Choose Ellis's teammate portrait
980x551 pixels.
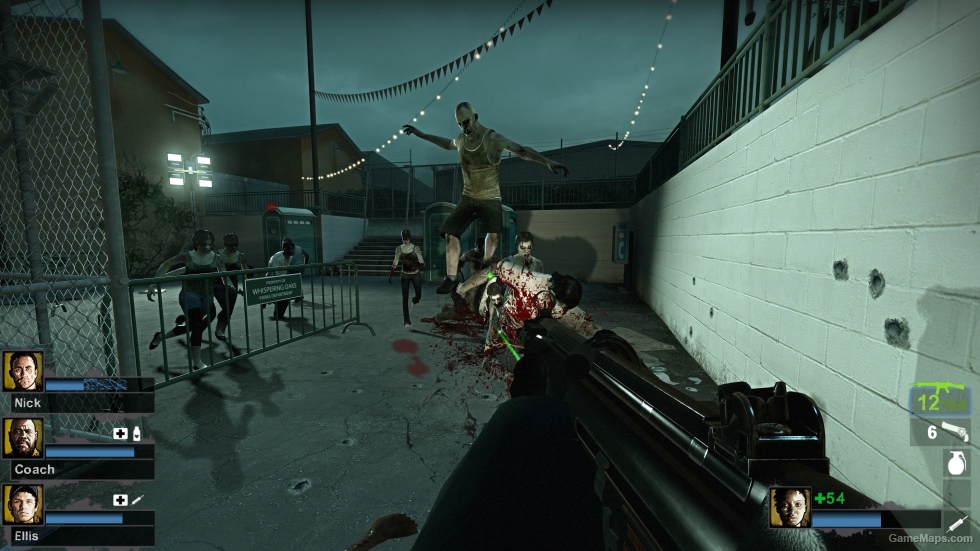[23, 505]
